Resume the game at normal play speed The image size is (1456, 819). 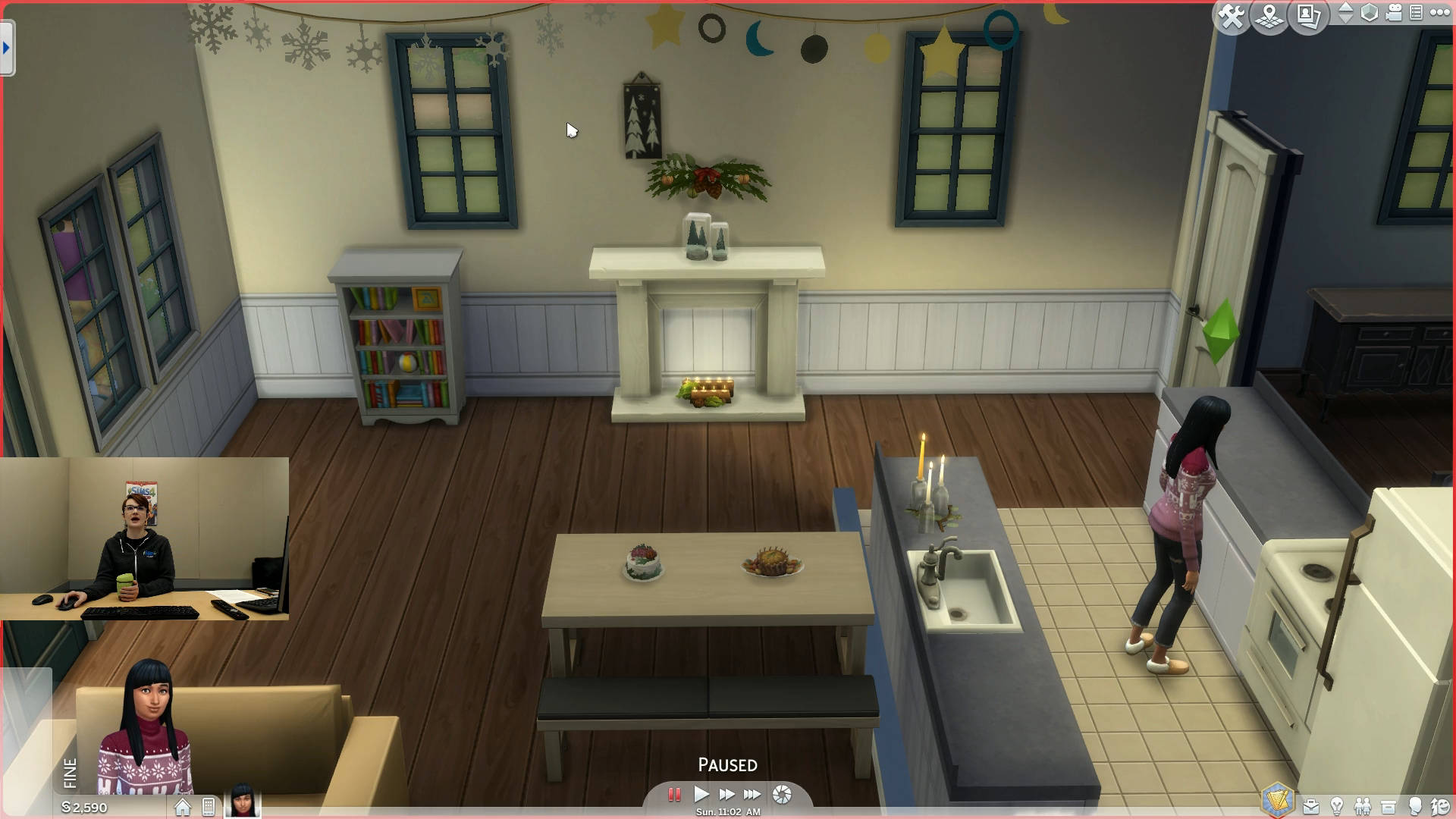[x=701, y=795]
